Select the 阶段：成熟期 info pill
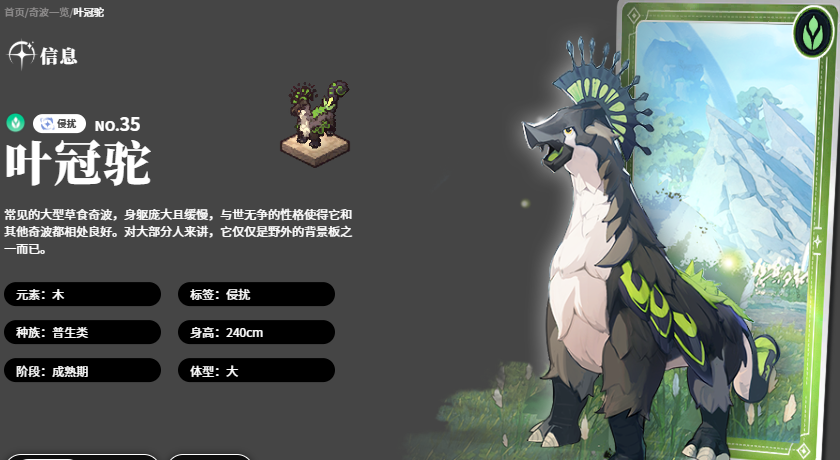 [82, 370]
